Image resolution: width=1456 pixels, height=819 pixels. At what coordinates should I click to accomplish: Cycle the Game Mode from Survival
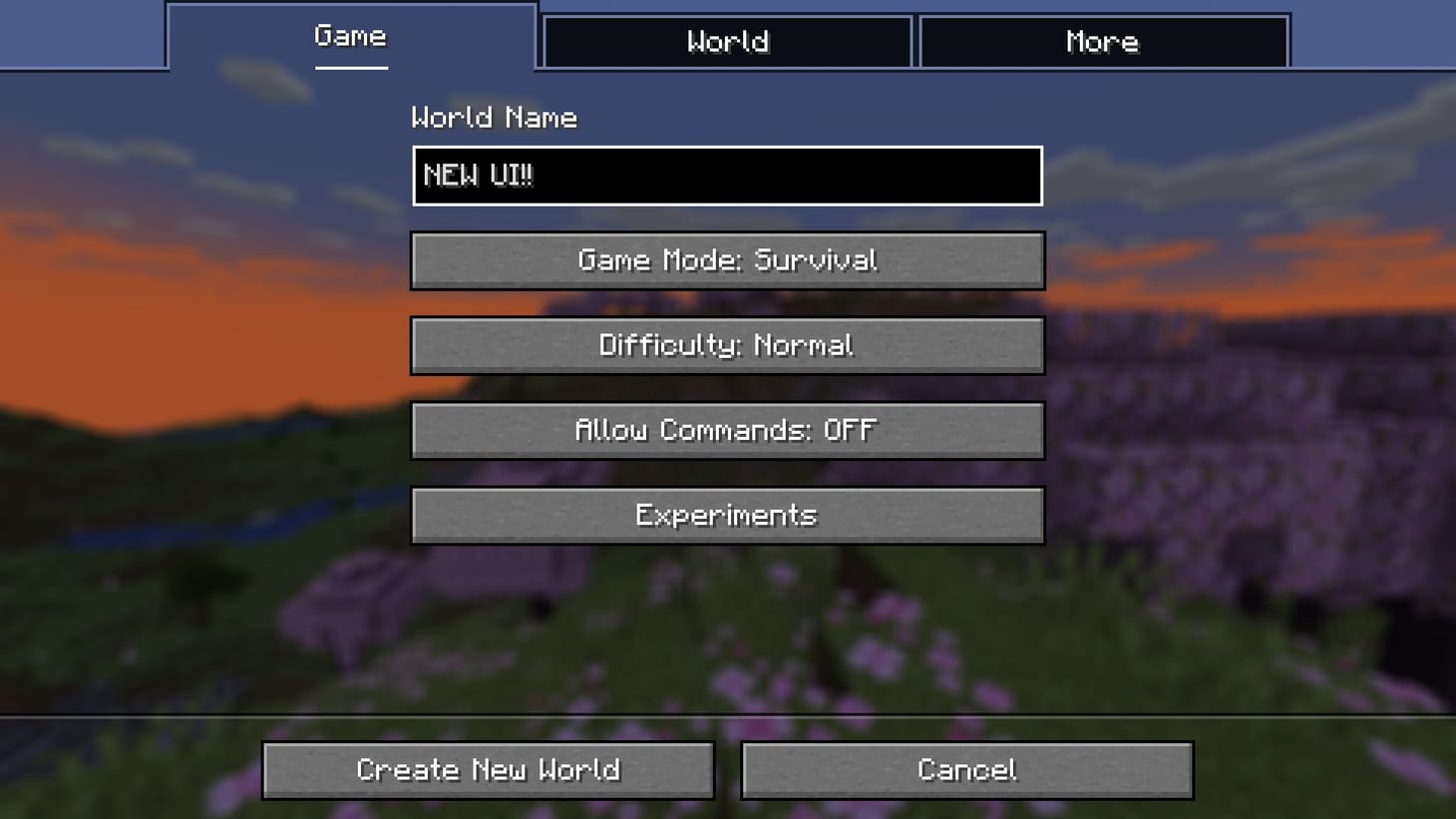pyautogui.click(x=727, y=260)
